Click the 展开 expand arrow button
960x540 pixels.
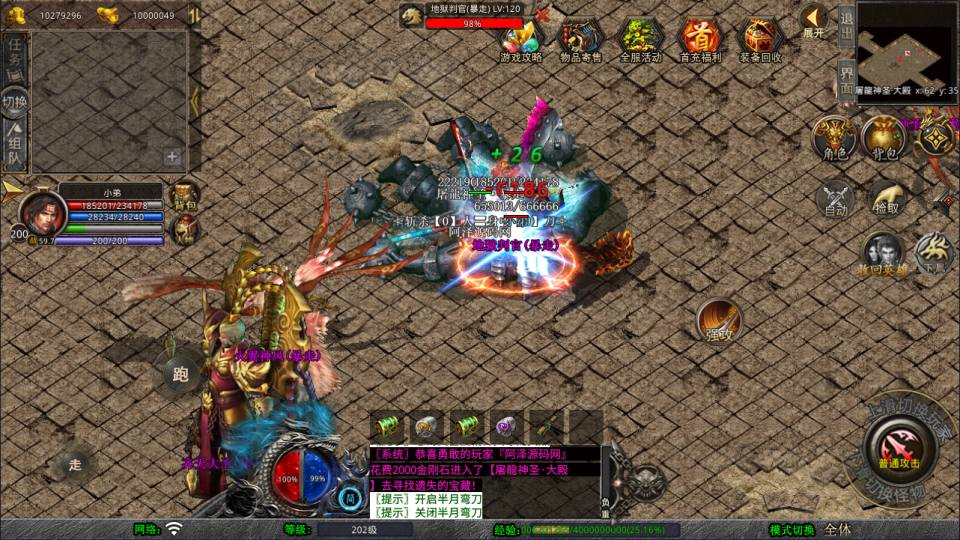coord(814,20)
